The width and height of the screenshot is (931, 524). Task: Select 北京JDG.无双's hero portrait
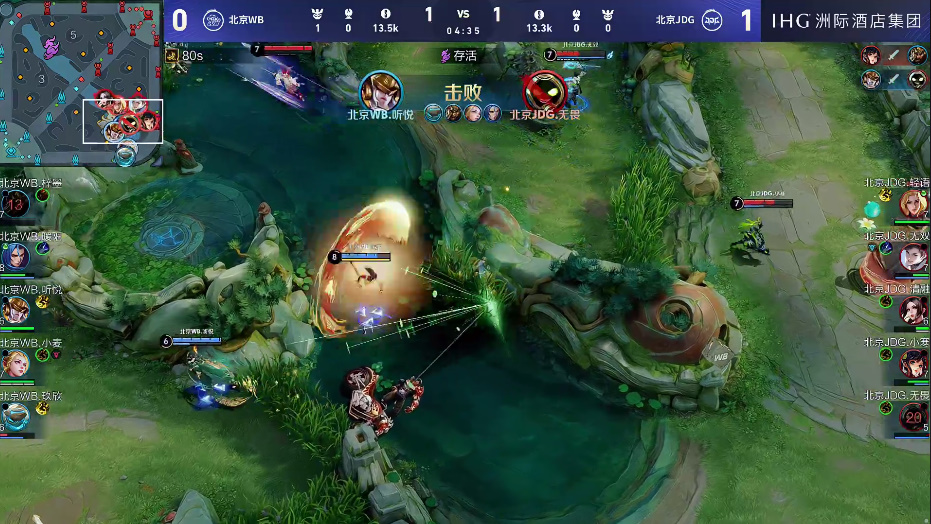[x=913, y=257]
